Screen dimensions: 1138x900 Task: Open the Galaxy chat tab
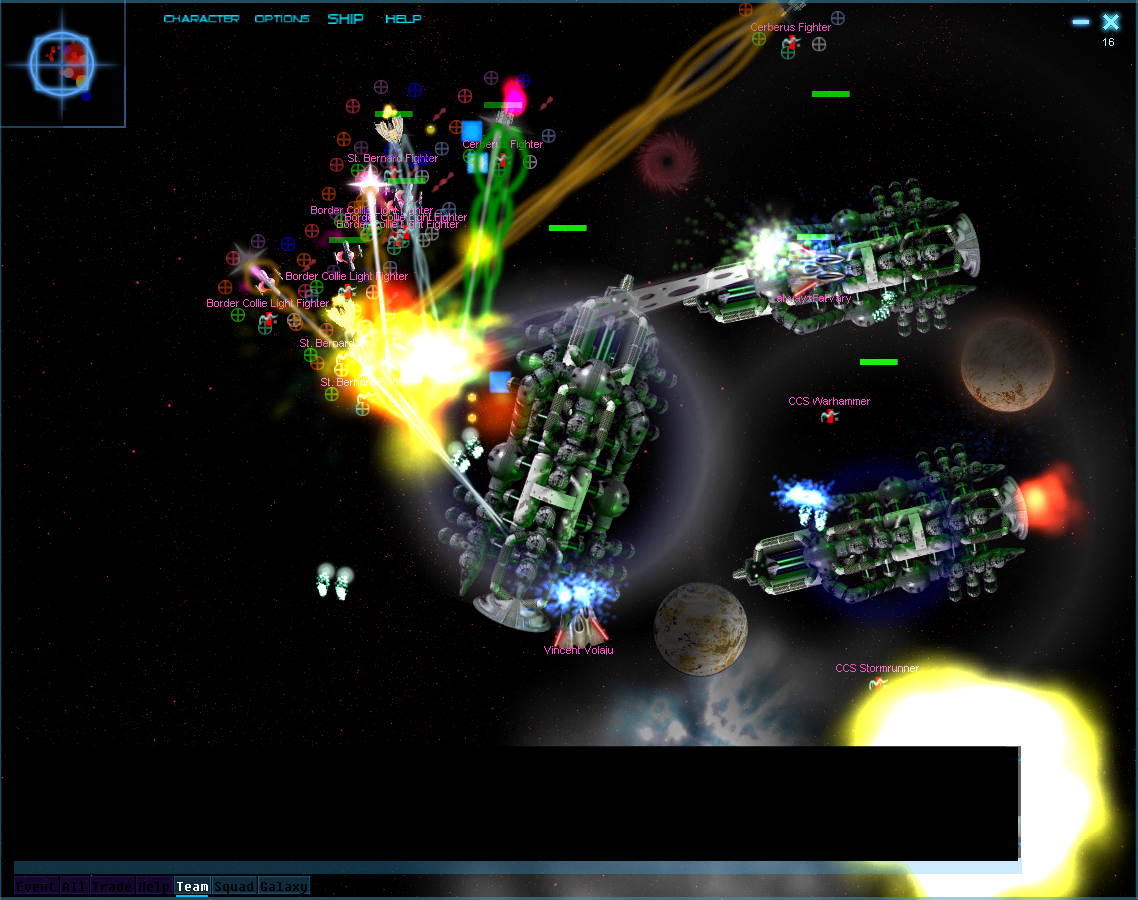[x=284, y=886]
